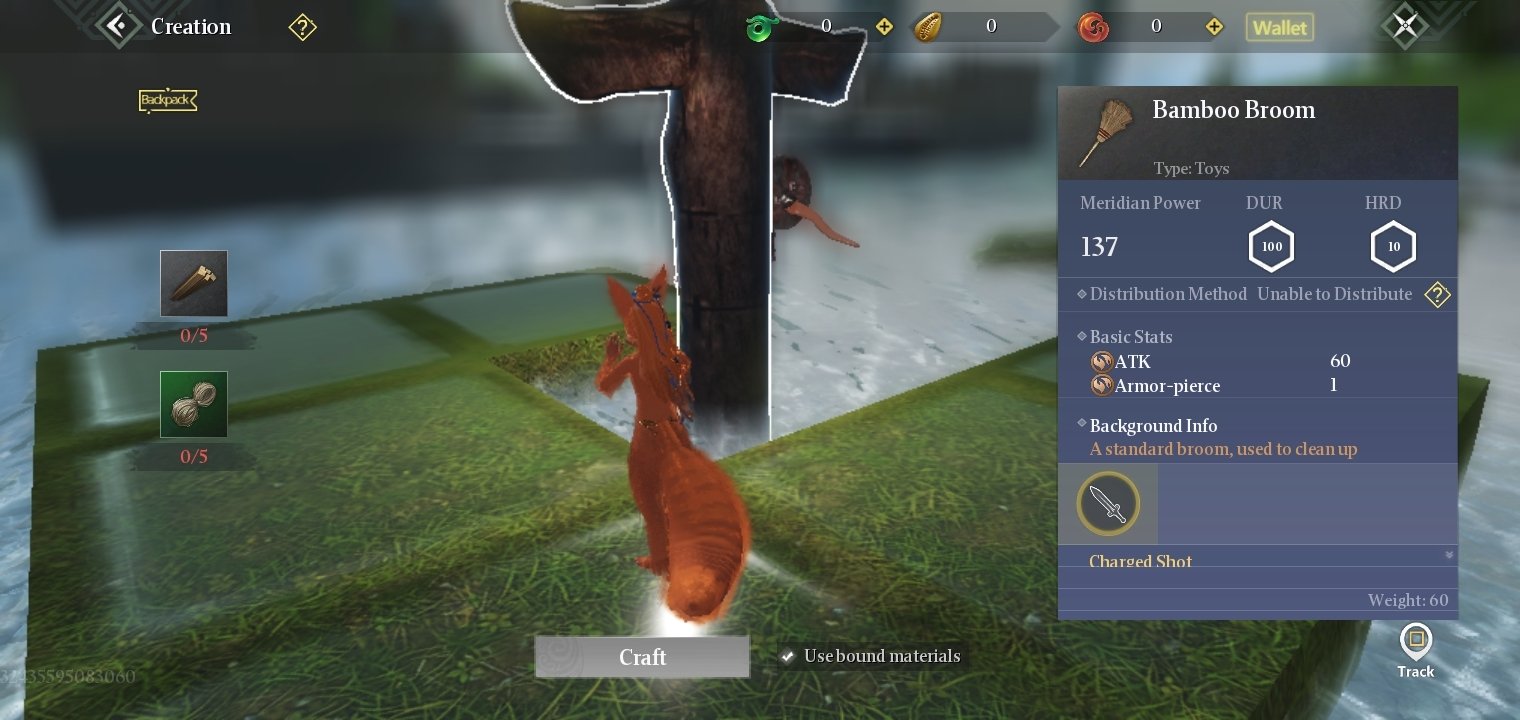Open the Backpack
Viewport: 1520px width, 720px height.
click(x=167, y=100)
